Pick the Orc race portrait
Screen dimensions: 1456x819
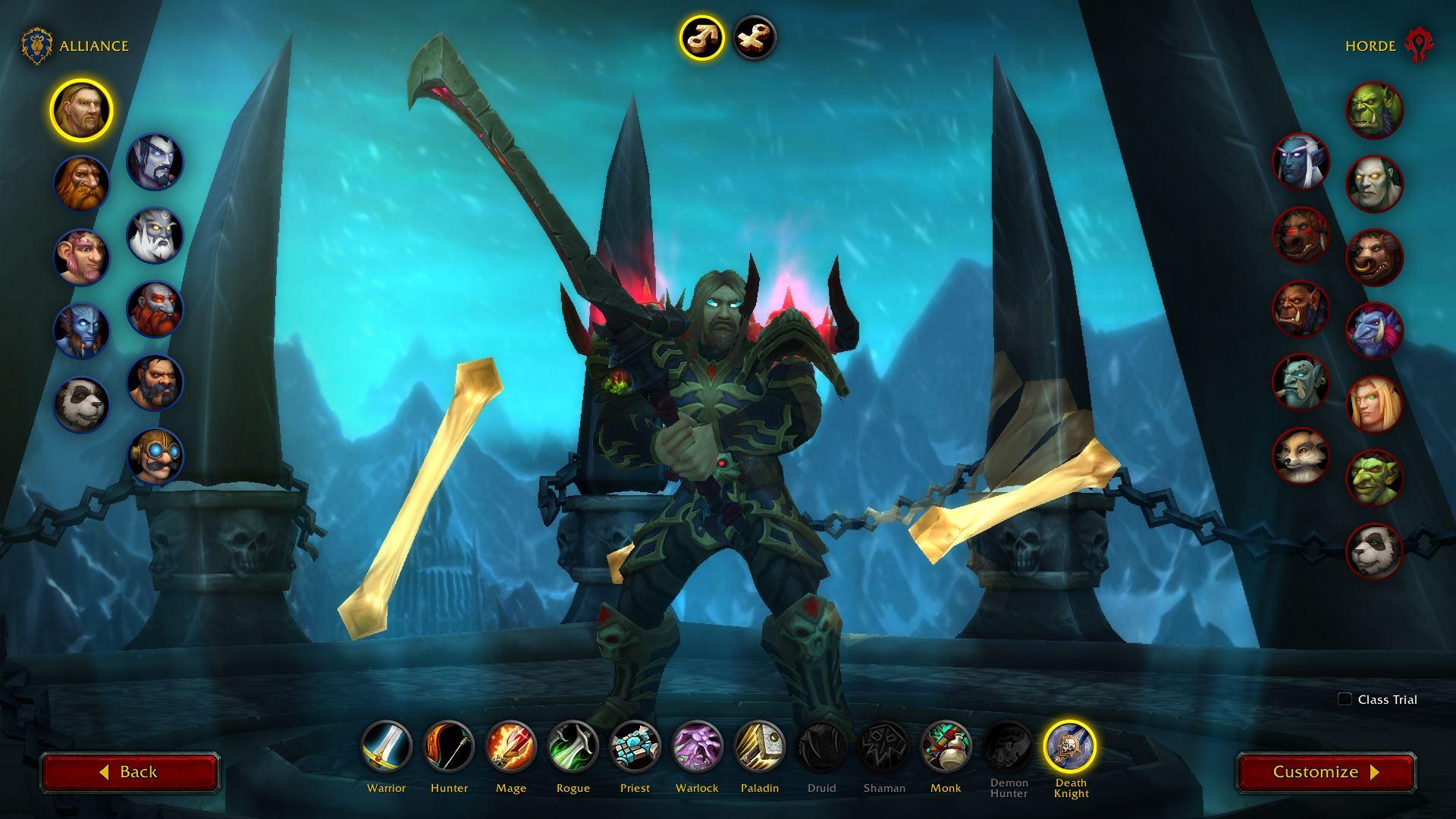coord(1374,111)
